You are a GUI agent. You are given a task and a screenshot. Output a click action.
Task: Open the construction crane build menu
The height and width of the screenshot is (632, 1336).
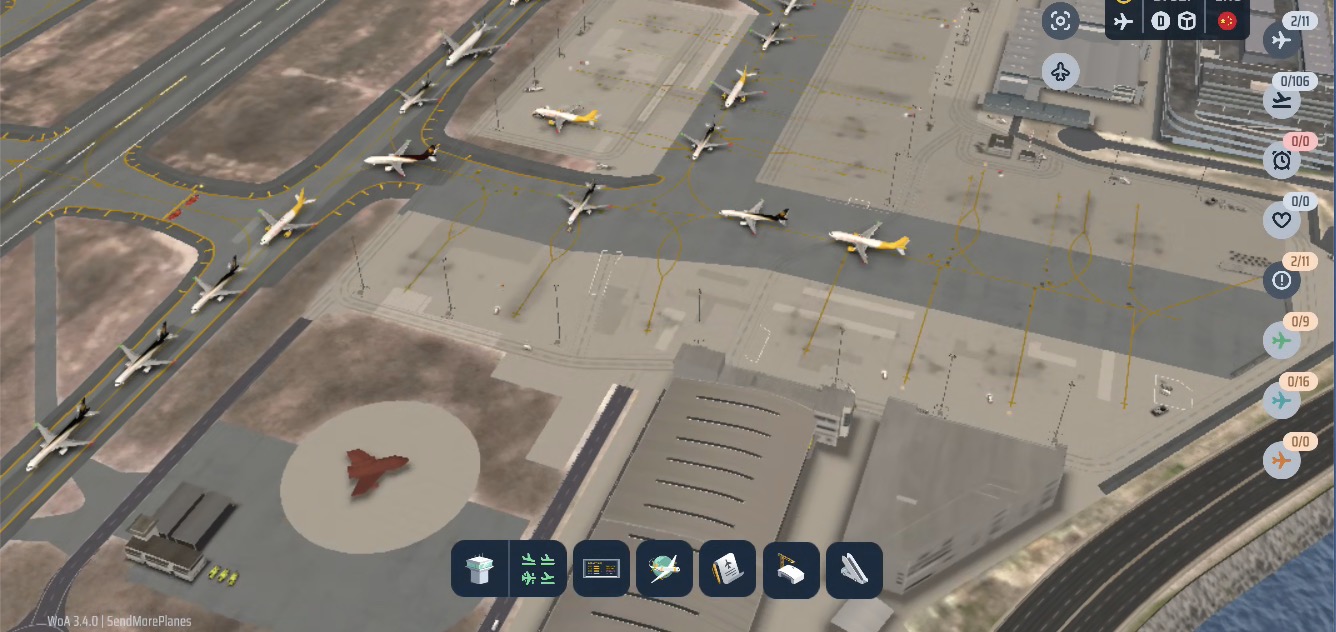point(791,570)
